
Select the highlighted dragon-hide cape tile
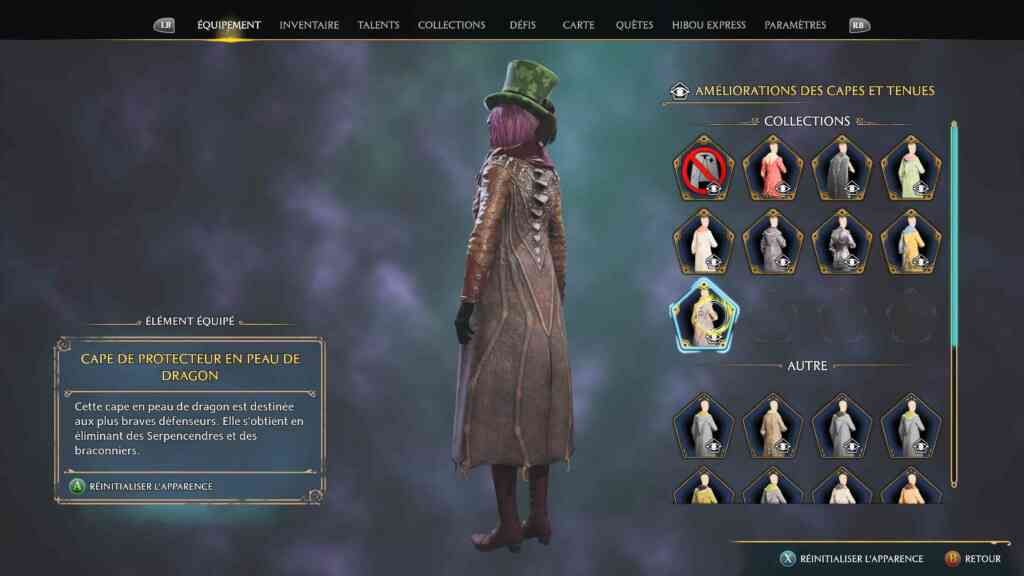tap(704, 316)
